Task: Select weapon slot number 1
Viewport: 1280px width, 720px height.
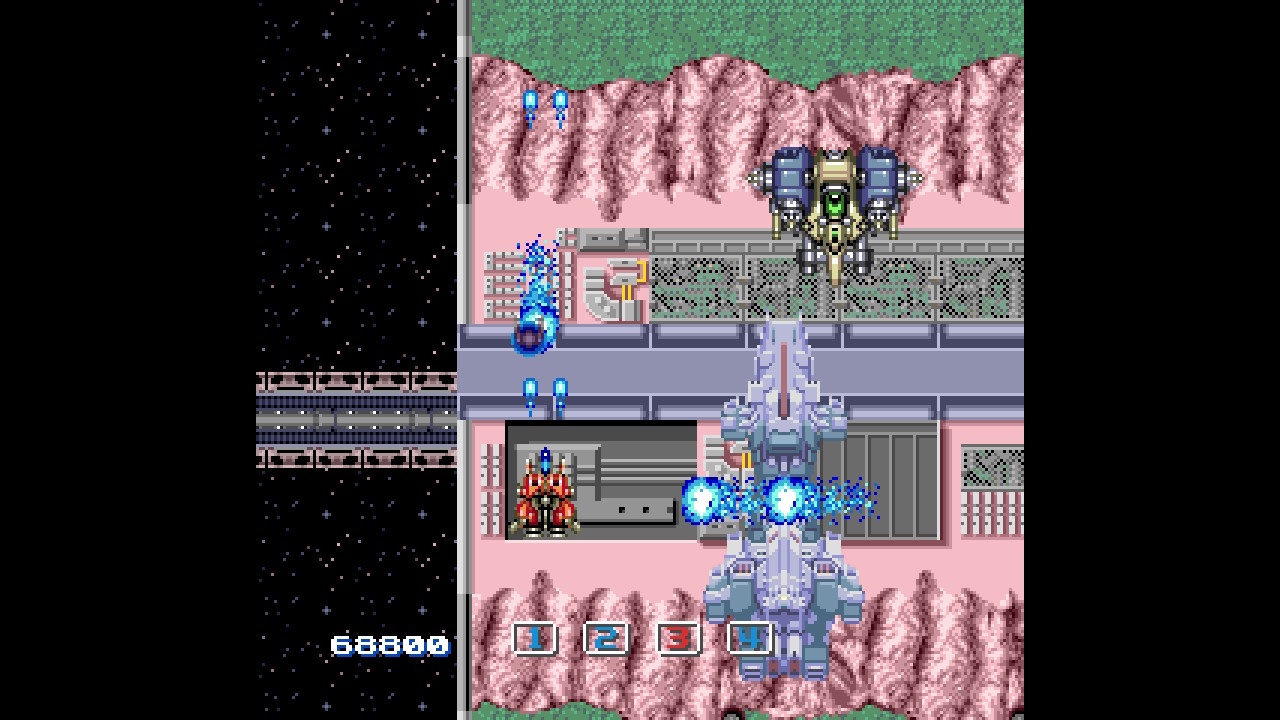Action: pos(535,638)
